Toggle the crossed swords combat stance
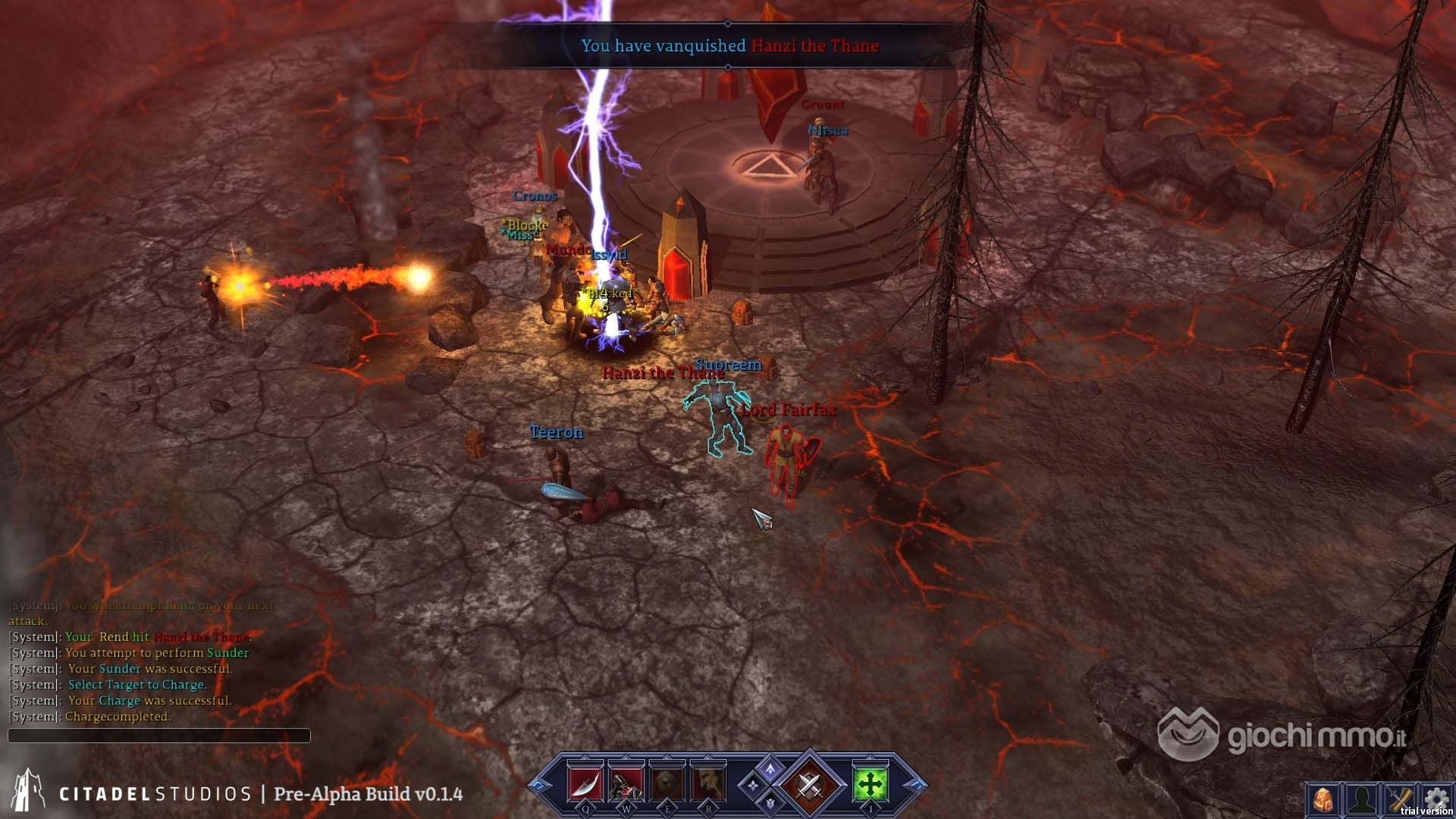1456x819 pixels. 808,785
